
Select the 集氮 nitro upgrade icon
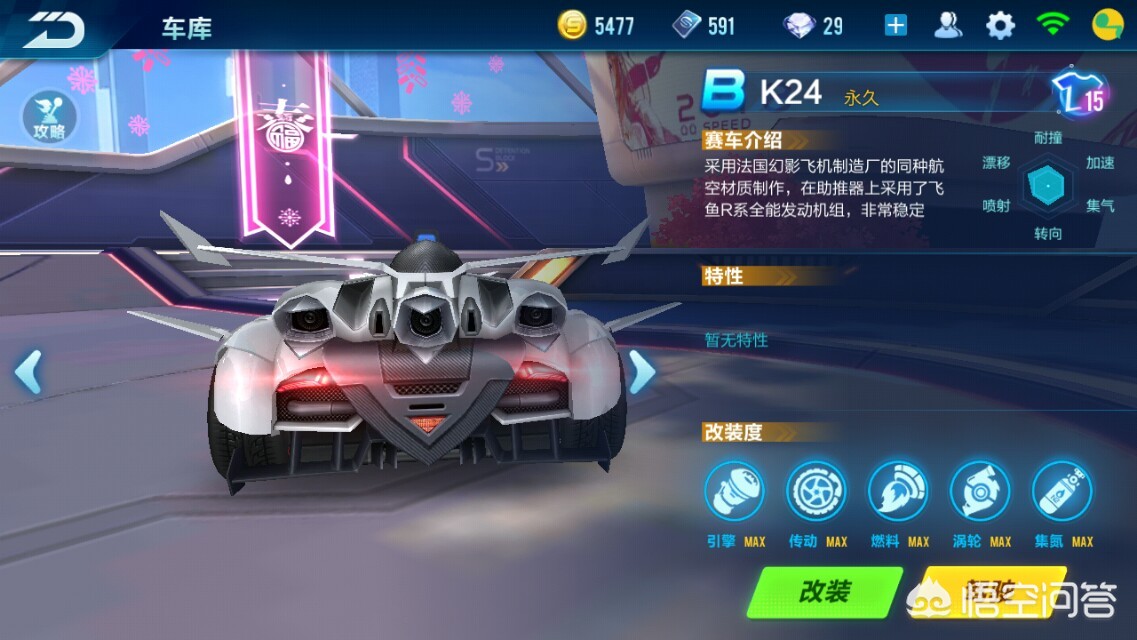click(1062, 492)
